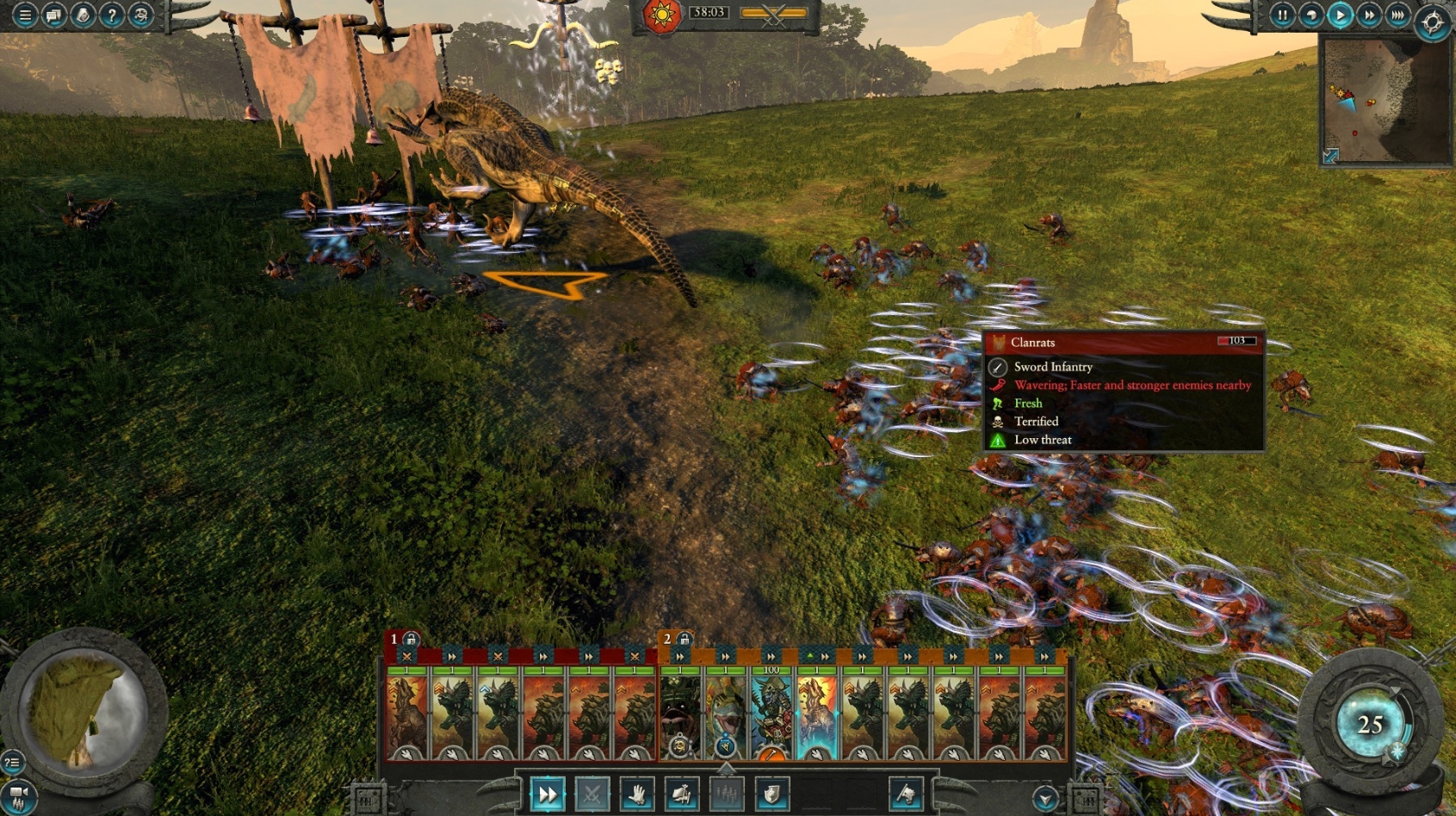This screenshot has width=1456, height=816.
Task: Expand the arrow above the battle toolbar
Action: point(726,770)
